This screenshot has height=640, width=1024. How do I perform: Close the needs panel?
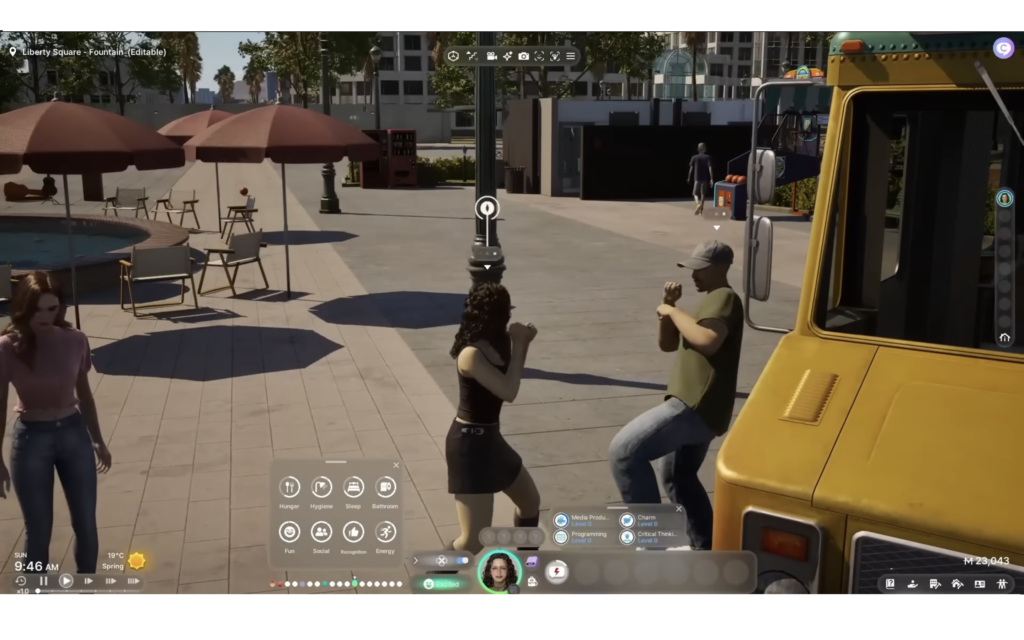click(x=396, y=465)
